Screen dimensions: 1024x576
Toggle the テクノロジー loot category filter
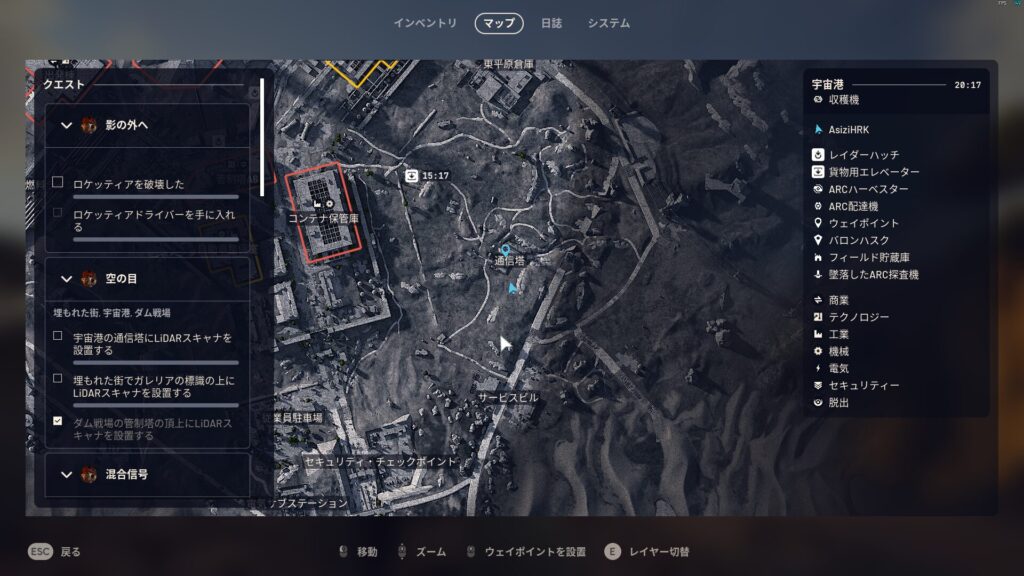858,317
